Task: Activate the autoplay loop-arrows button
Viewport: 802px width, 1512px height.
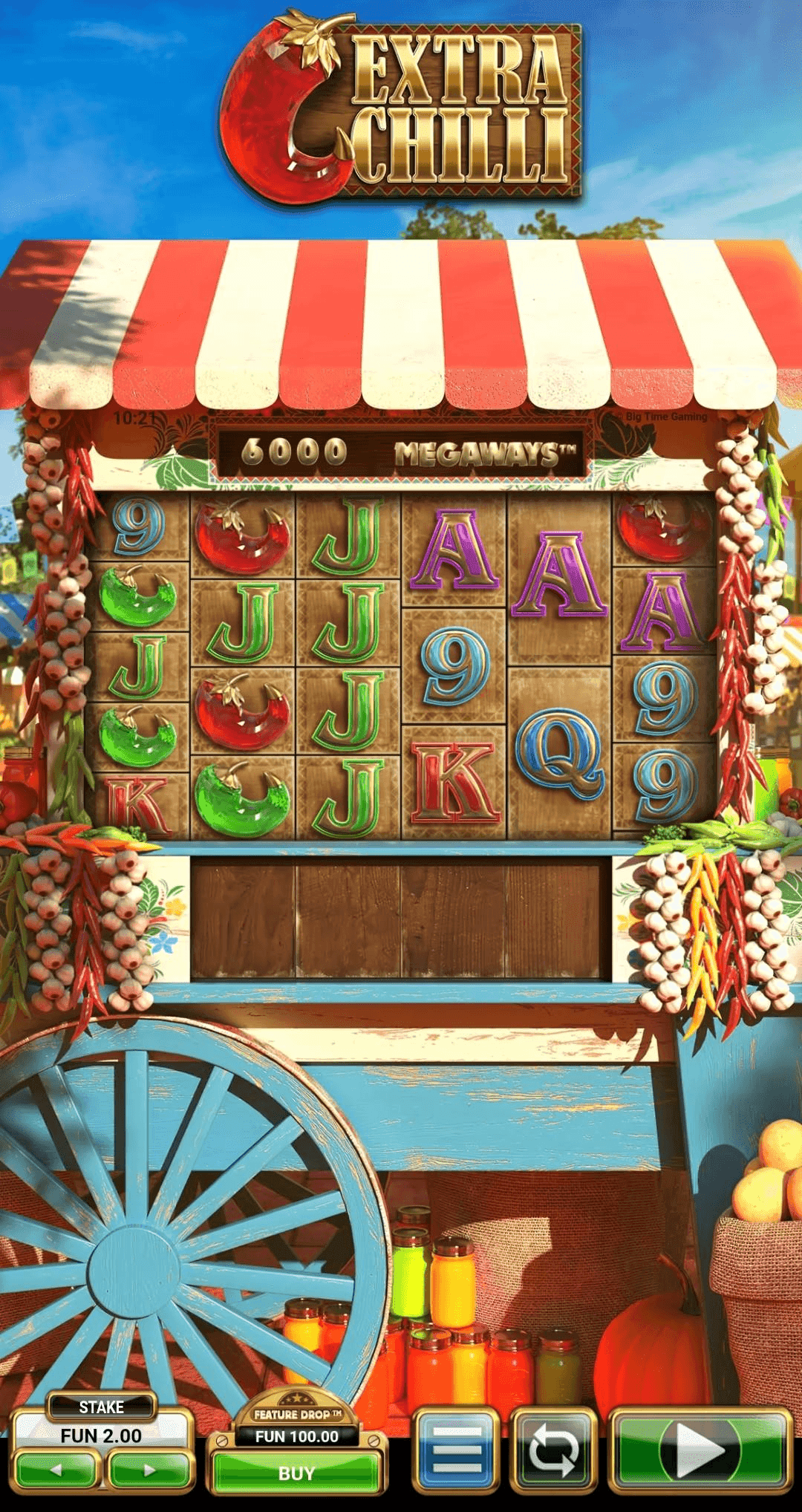Action: pyautogui.click(x=553, y=1449)
